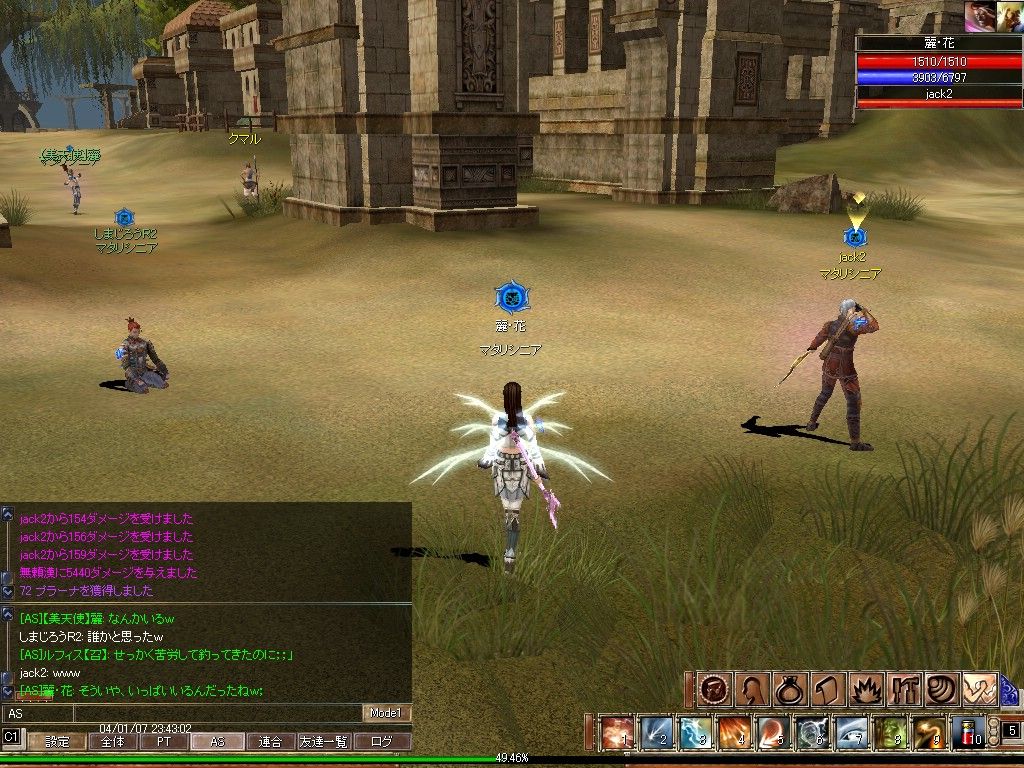Open the pouch bag inventory icon
The width and height of the screenshot is (1024, 768).
tap(788, 689)
